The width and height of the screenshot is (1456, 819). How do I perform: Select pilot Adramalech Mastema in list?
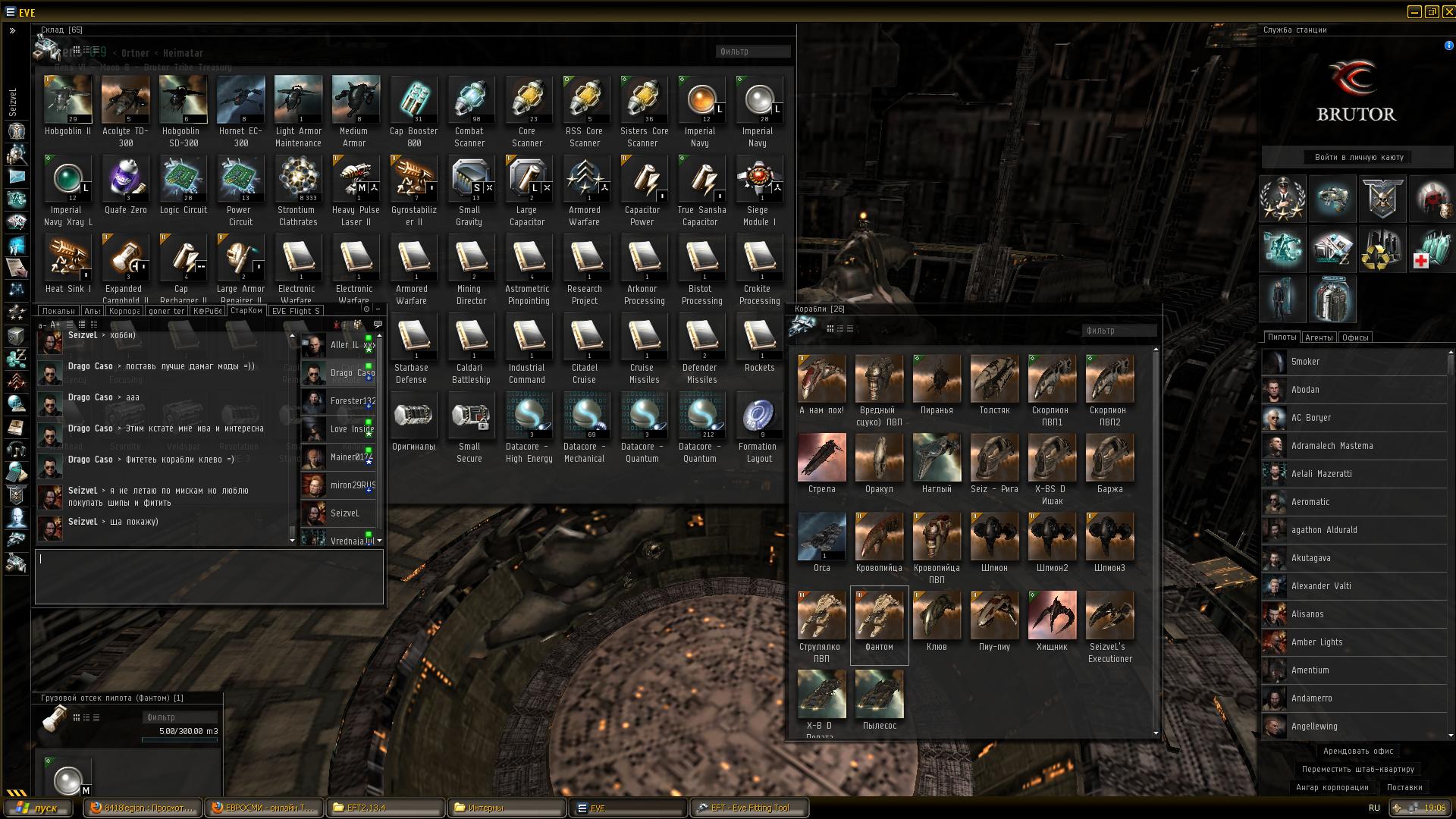(x=1332, y=446)
